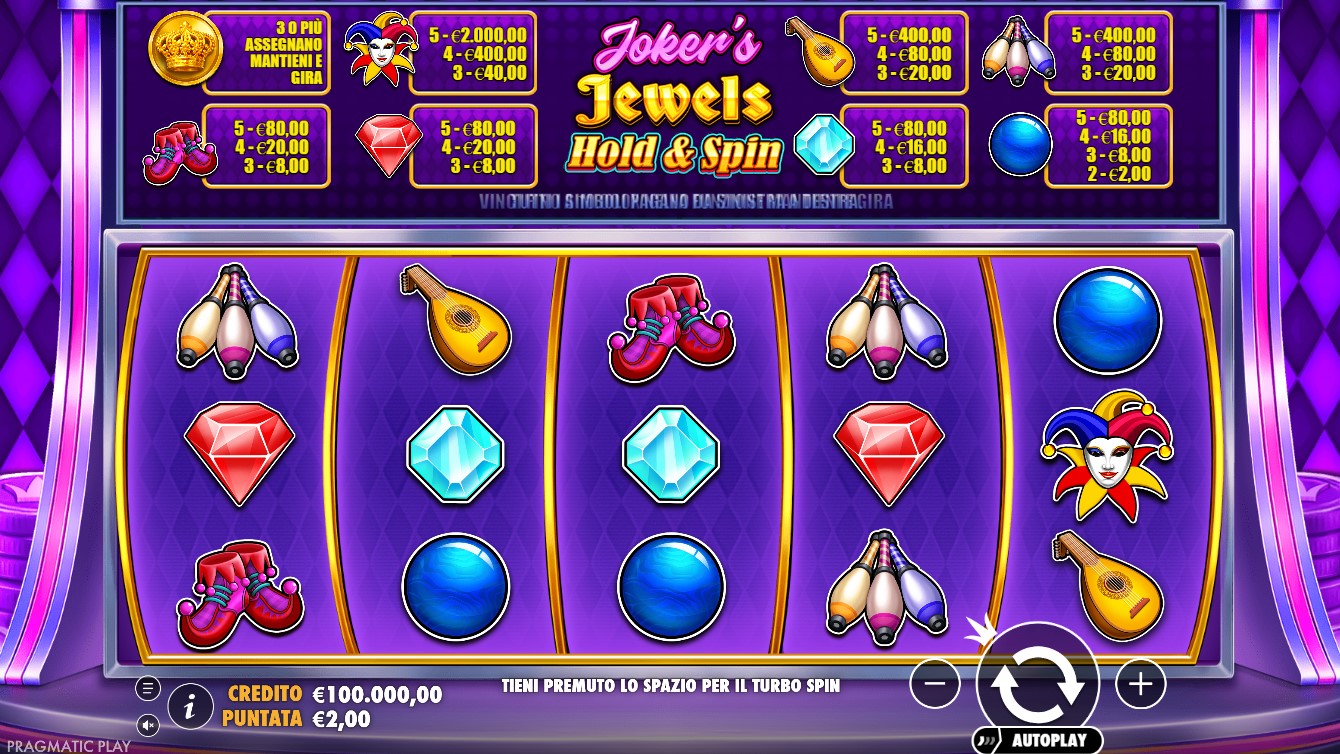Screen dimensions: 1340x754
Task: Spin the reels with the circular arrows button
Action: 1037,683
